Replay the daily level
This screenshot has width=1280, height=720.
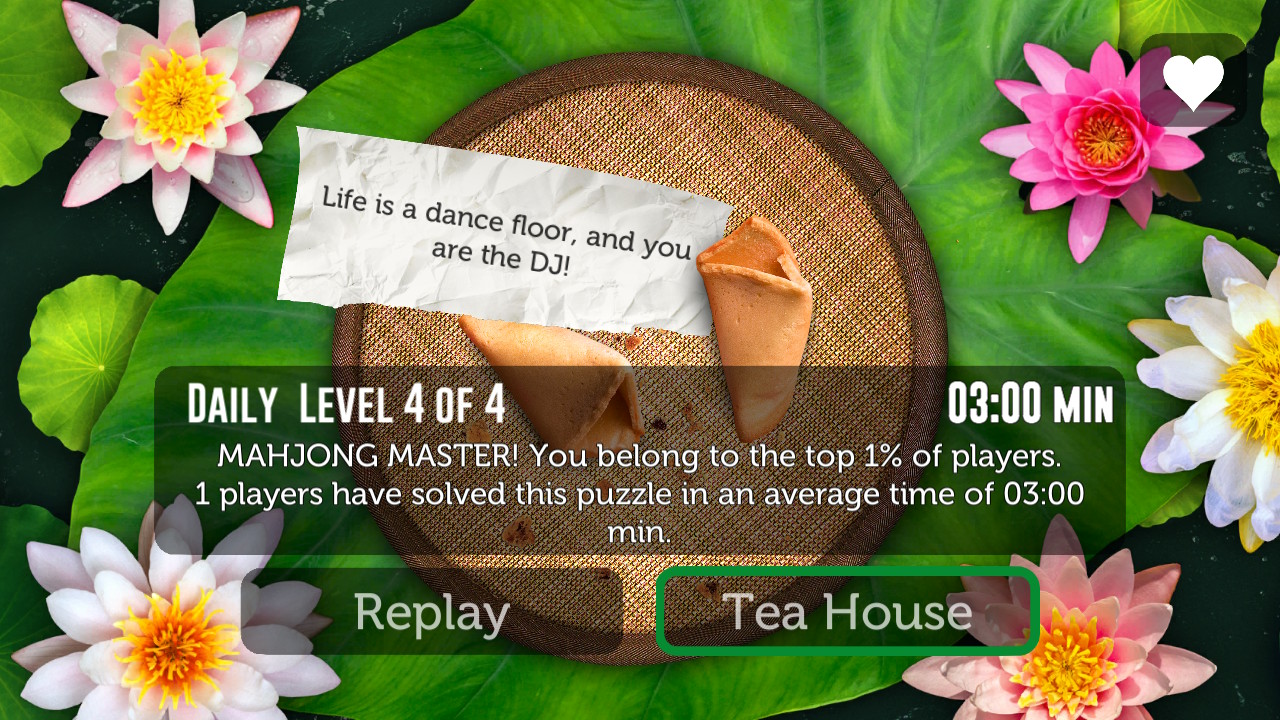pyautogui.click(x=432, y=612)
